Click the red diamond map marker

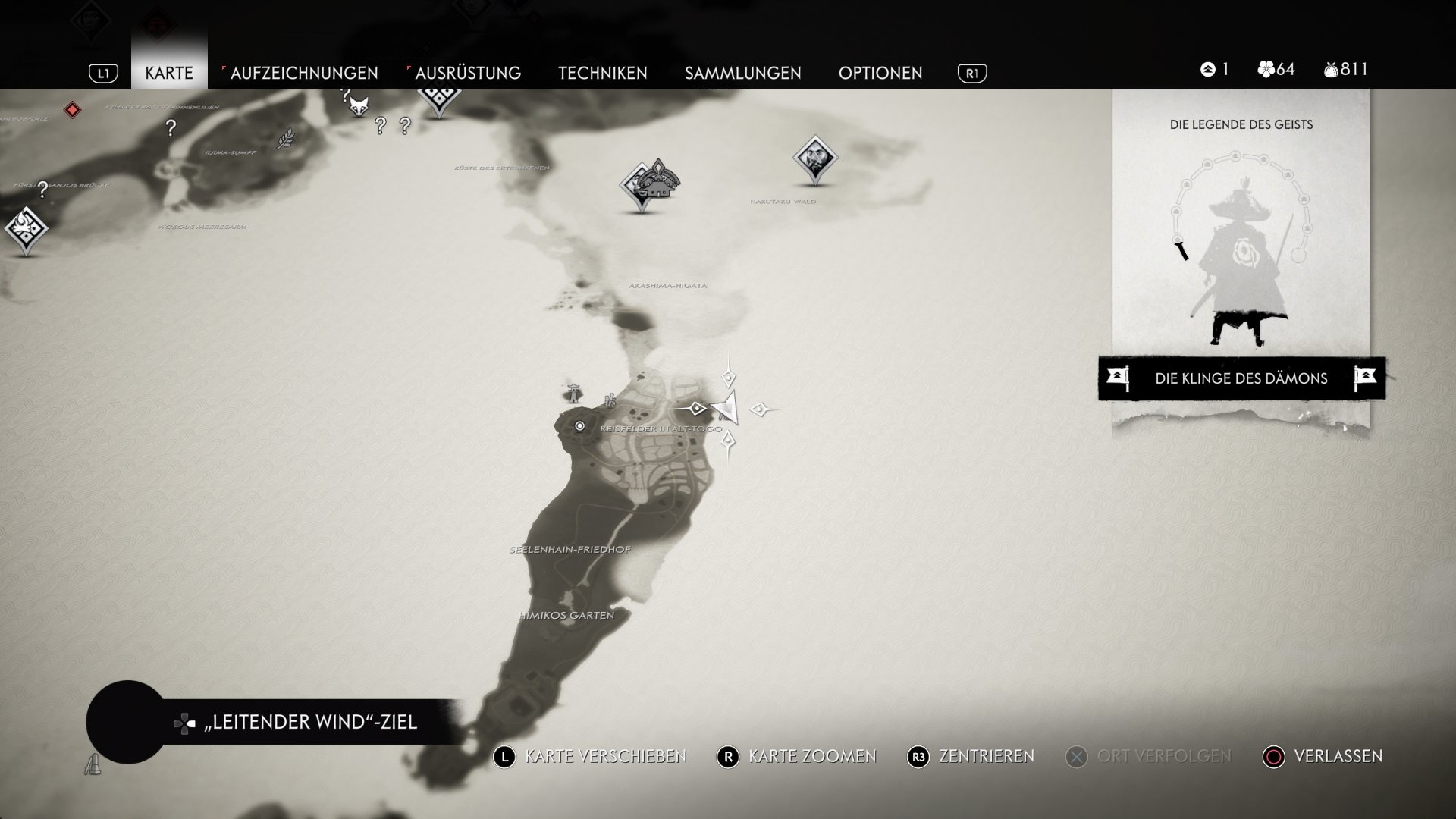coord(72,110)
